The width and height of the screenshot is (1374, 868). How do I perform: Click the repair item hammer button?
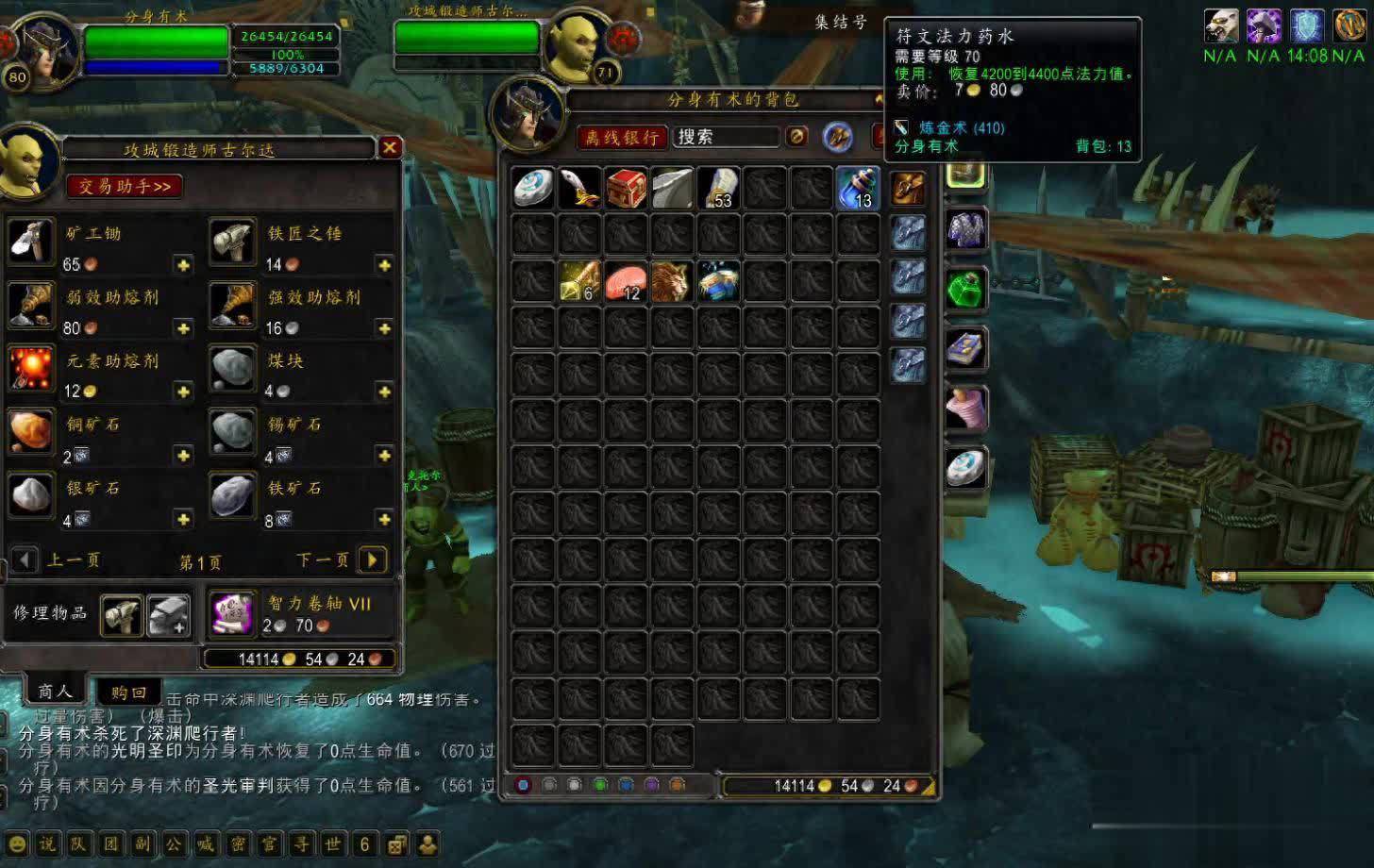coord(122,615)
